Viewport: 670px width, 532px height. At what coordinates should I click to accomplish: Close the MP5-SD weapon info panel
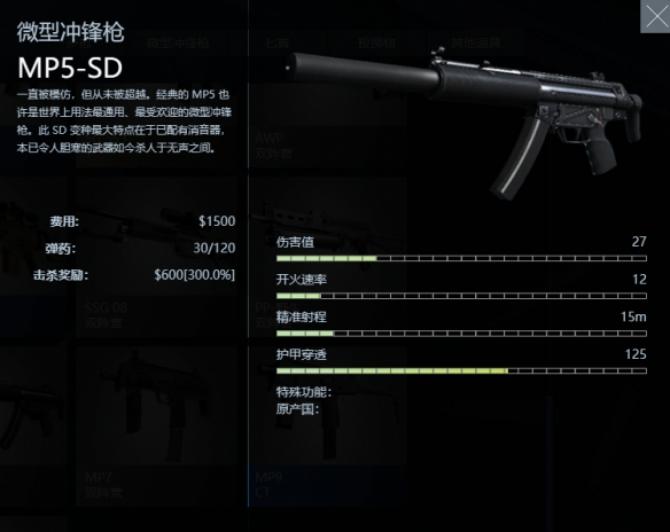(655, 14)
